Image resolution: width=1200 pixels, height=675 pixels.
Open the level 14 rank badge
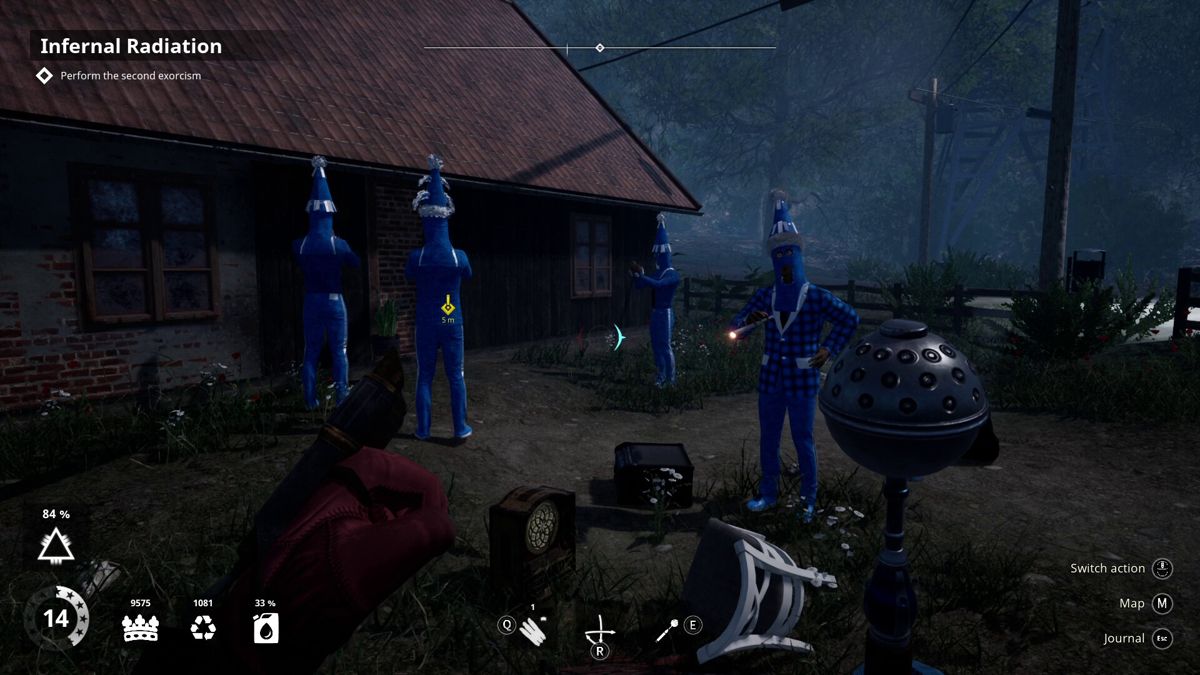click(x=56, y=618)
